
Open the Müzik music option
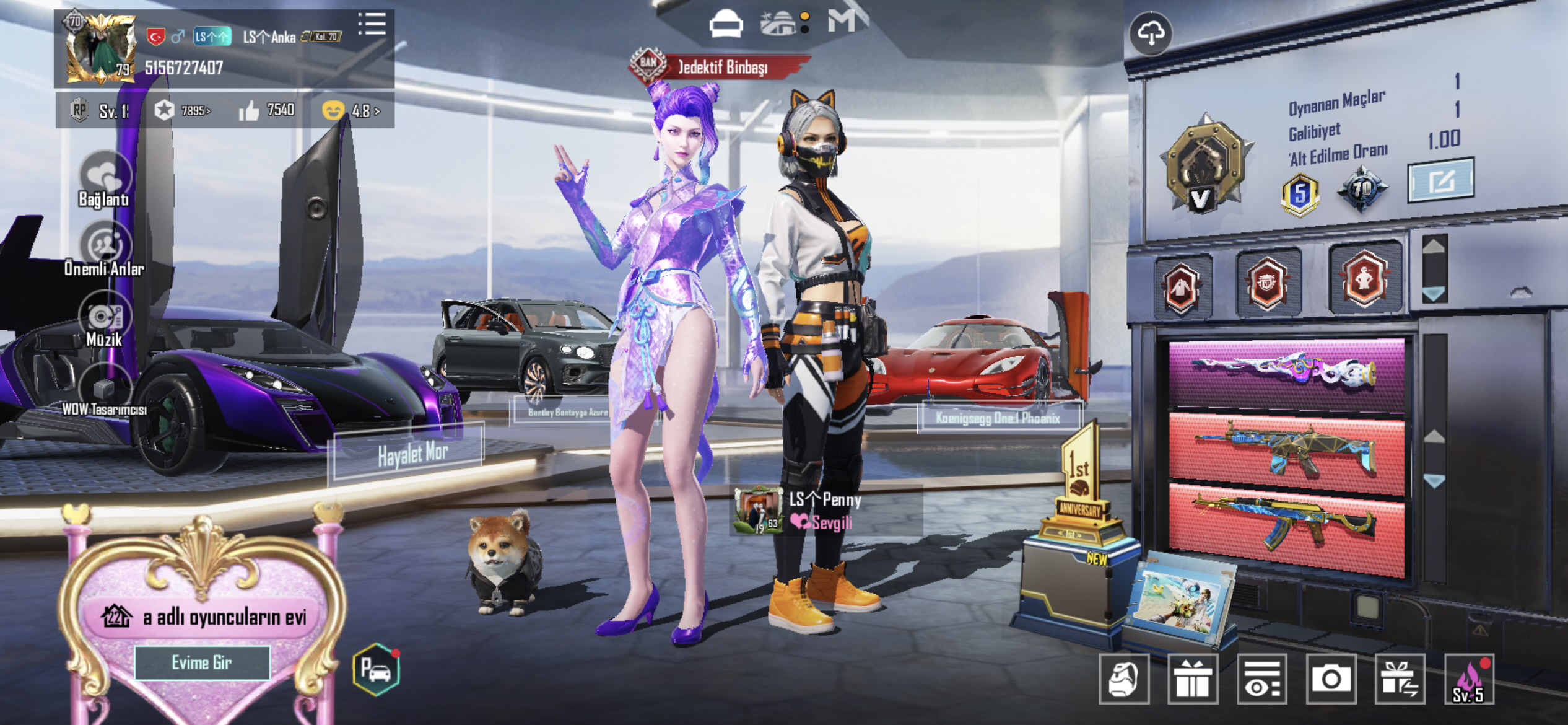pos(104,320)
